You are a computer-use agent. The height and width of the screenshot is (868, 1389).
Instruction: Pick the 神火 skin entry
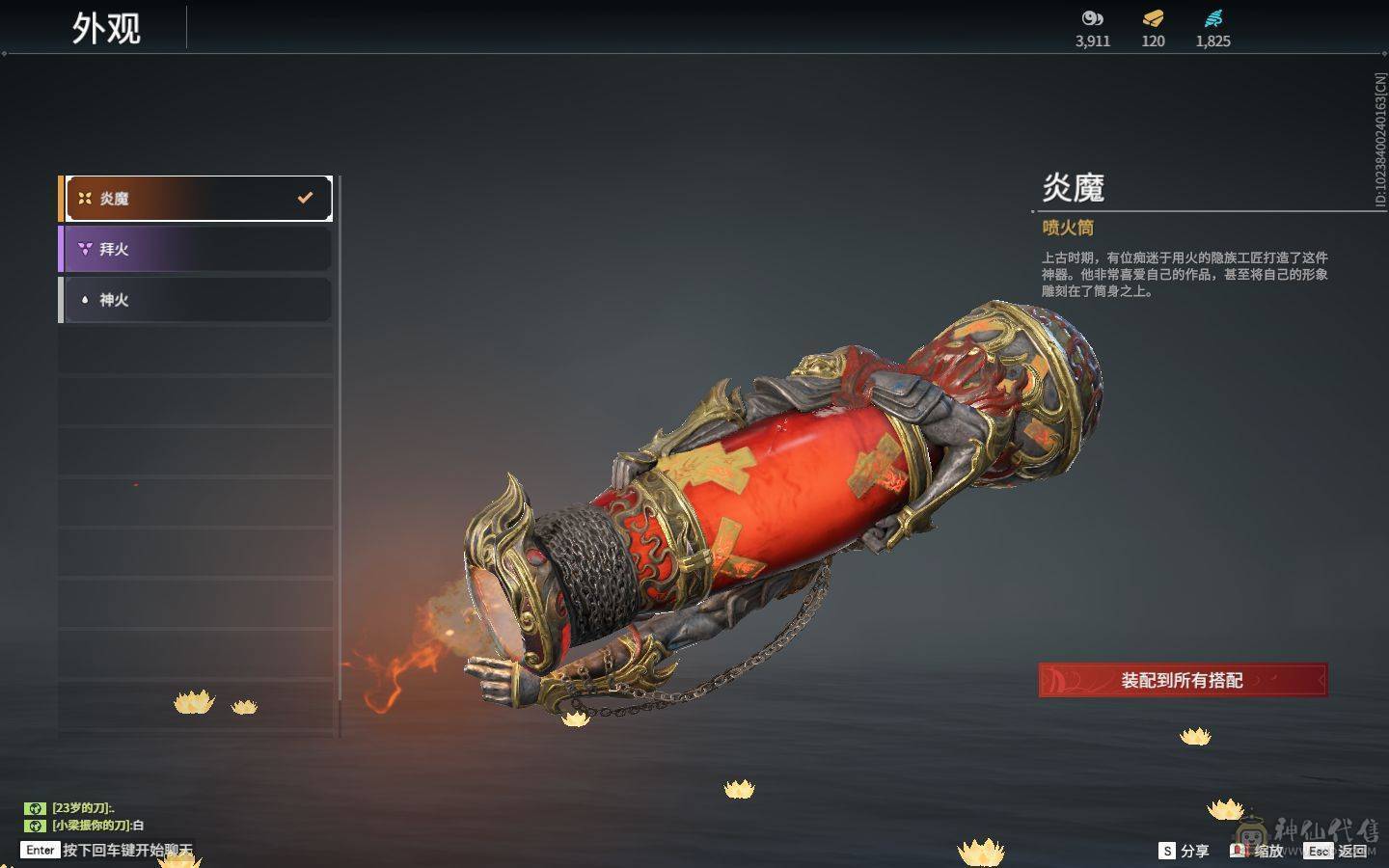click(x=197, y=300)
